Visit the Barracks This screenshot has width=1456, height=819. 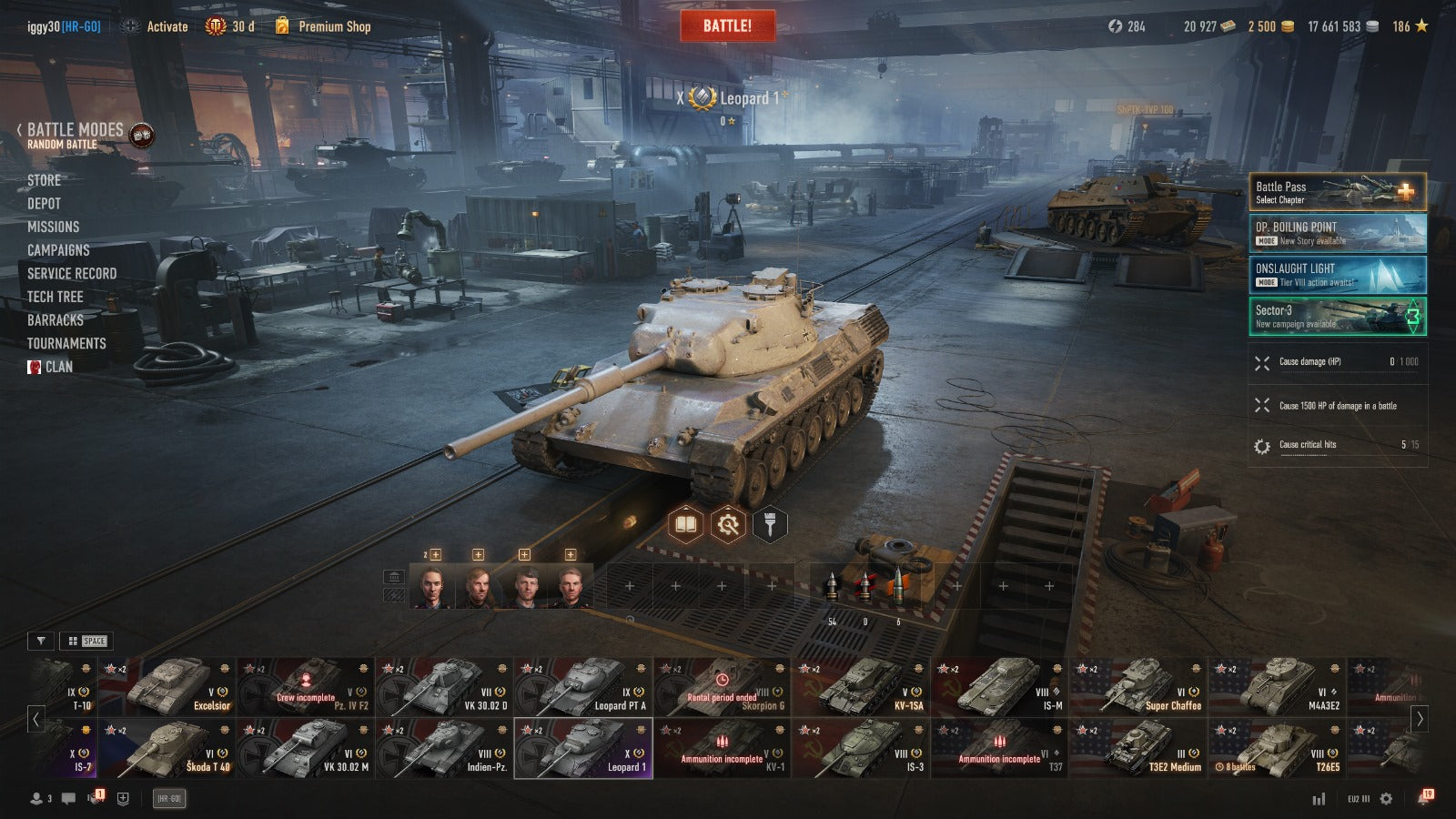(55, 320)
